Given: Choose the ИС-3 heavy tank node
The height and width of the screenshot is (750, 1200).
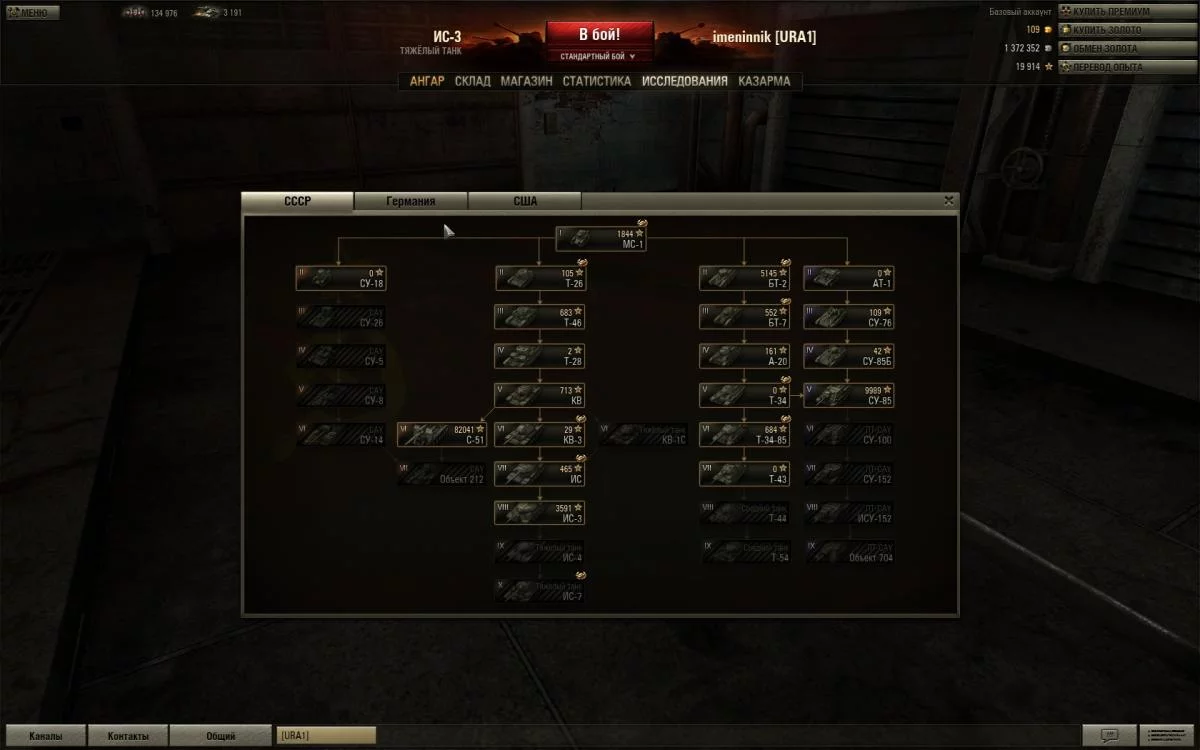Looking at the screenshot, I should (540, 513).
